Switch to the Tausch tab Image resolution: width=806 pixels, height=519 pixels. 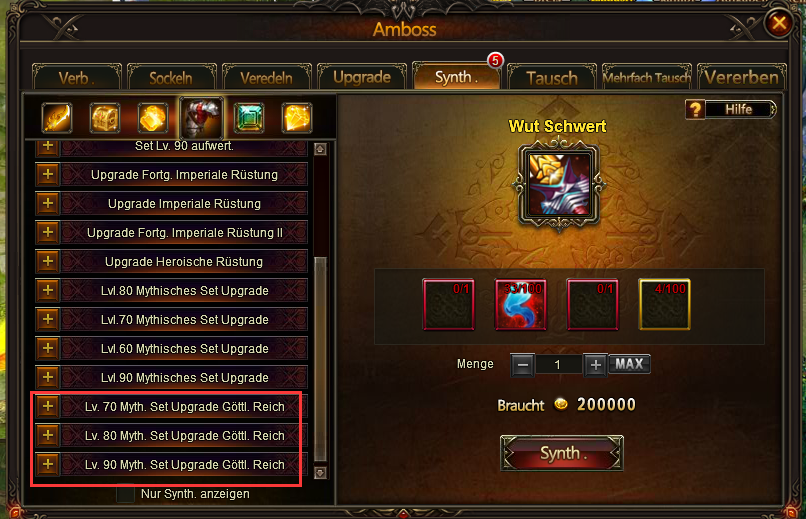pyautogui.click(x=551, y=77)
